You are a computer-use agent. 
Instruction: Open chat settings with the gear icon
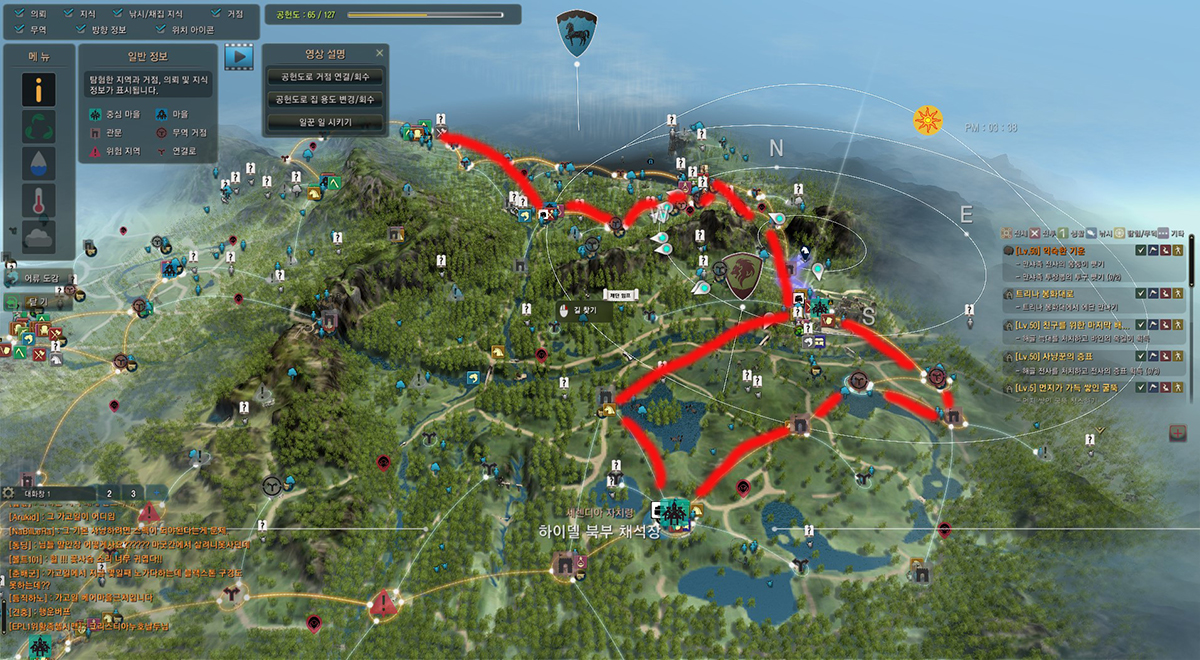point(9,493)
